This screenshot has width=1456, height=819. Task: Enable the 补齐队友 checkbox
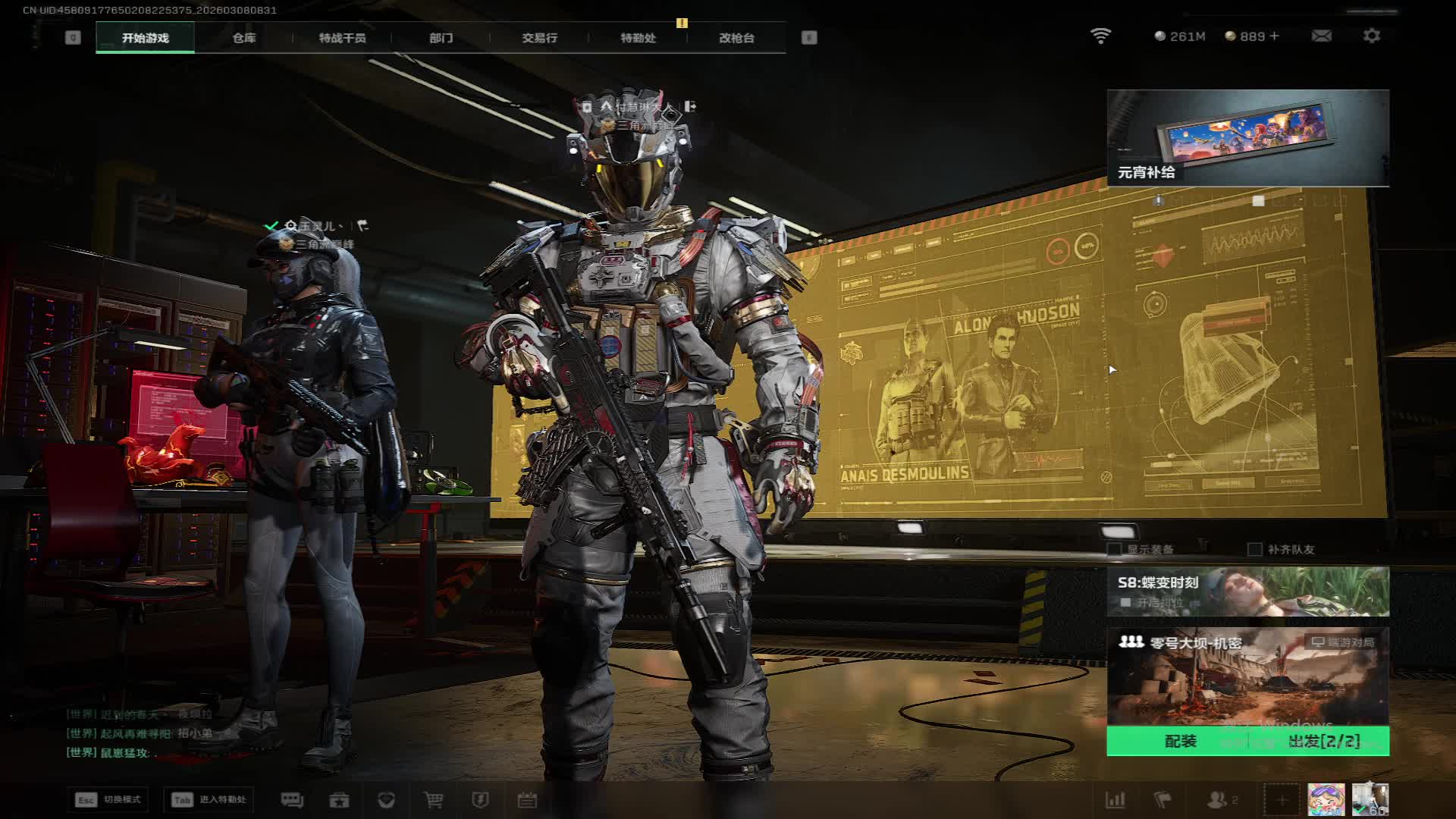1255,549
